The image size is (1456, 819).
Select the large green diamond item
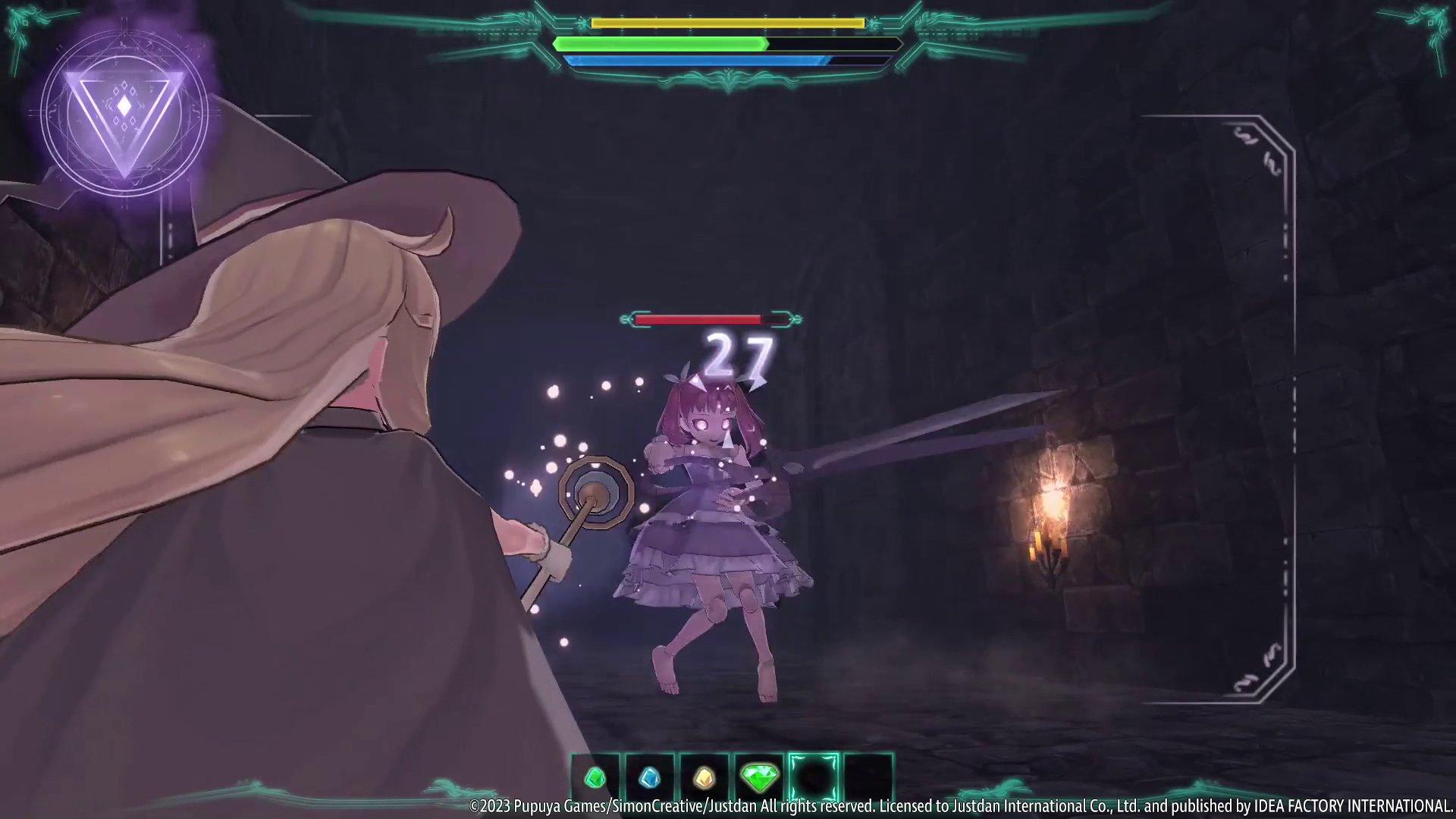point(759,777)
